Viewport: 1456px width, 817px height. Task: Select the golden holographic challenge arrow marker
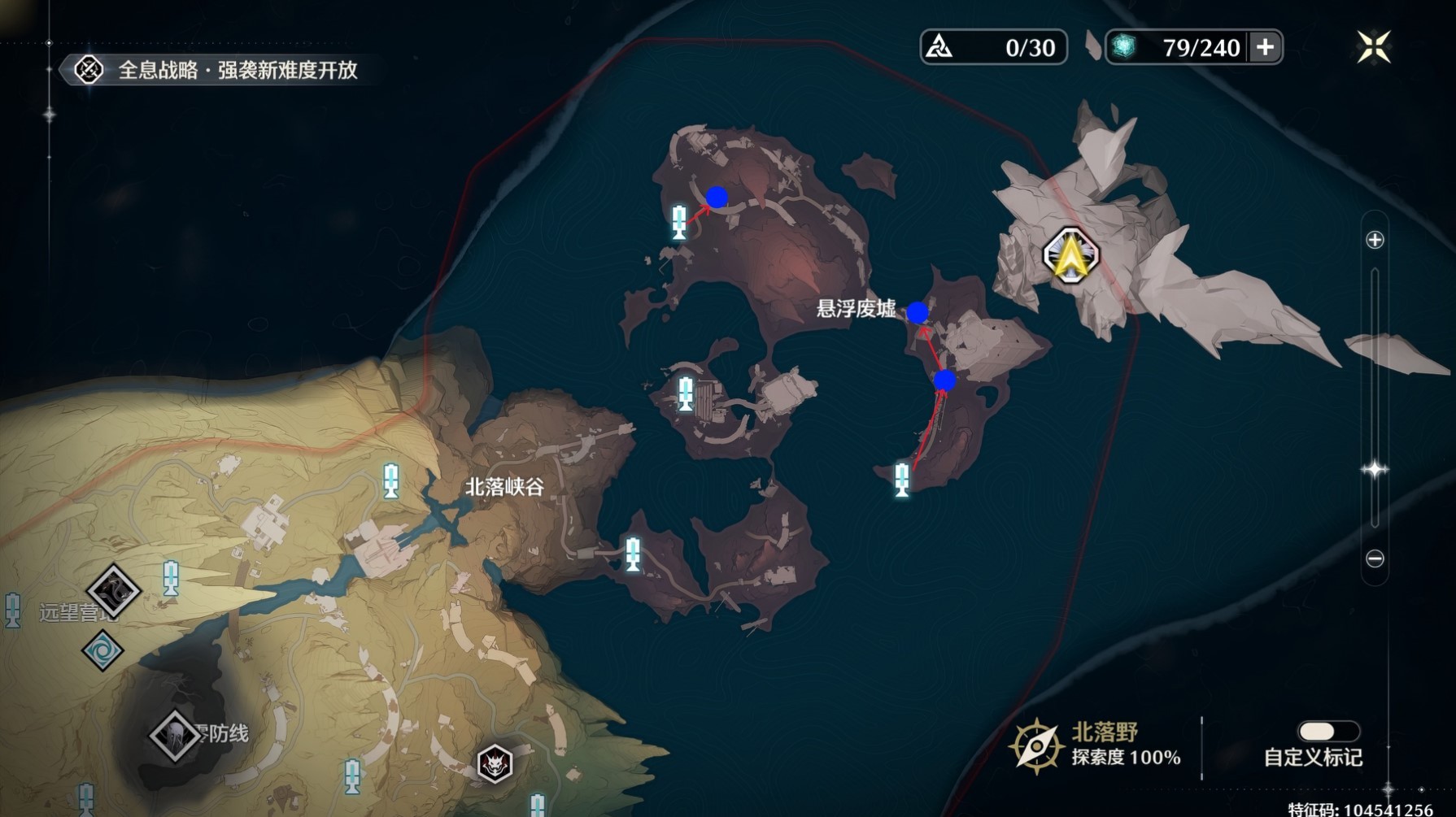(x=1072, y=254)
